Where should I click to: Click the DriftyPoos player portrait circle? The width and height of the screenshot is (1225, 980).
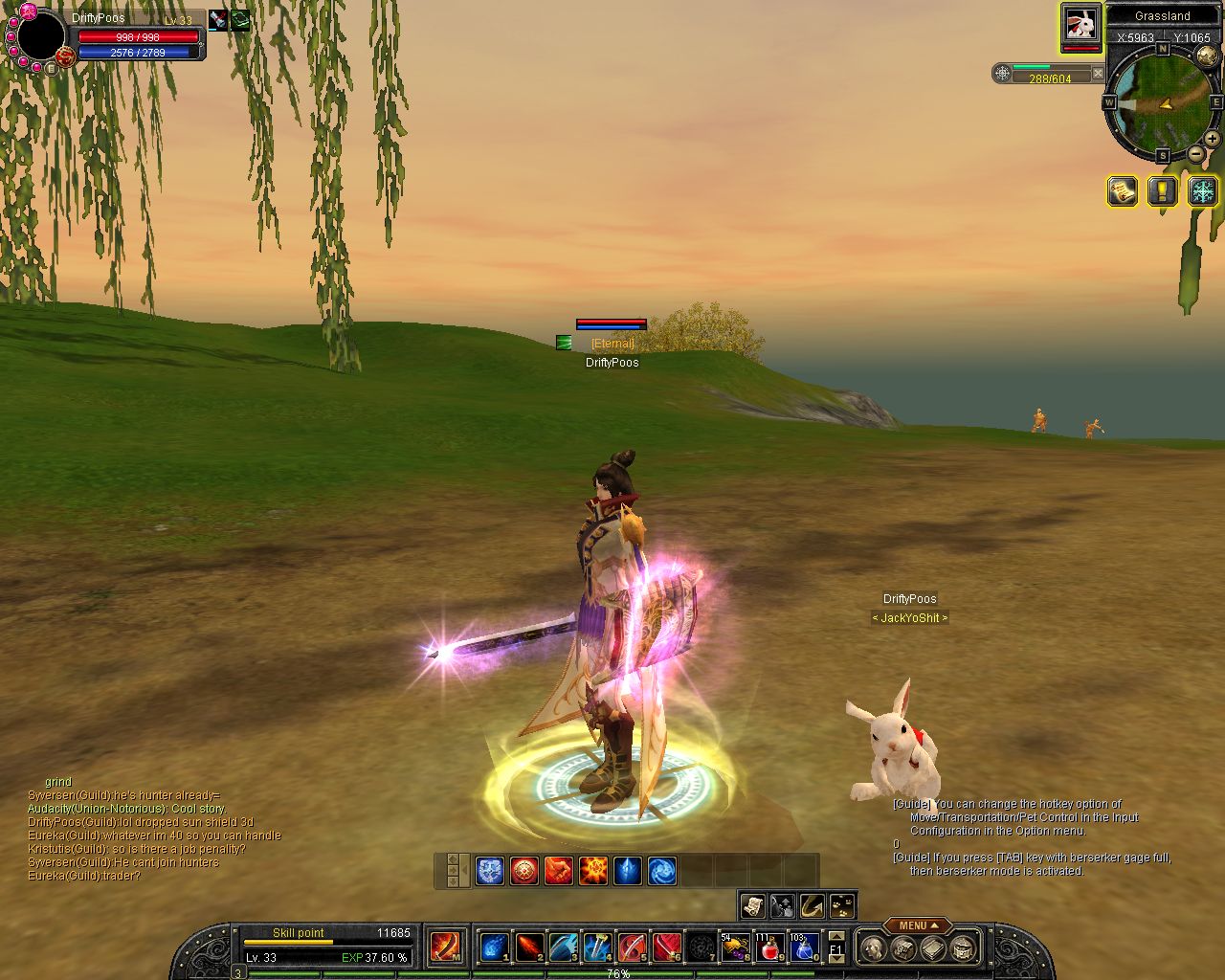pyautogui.click(x=40, y=36)
